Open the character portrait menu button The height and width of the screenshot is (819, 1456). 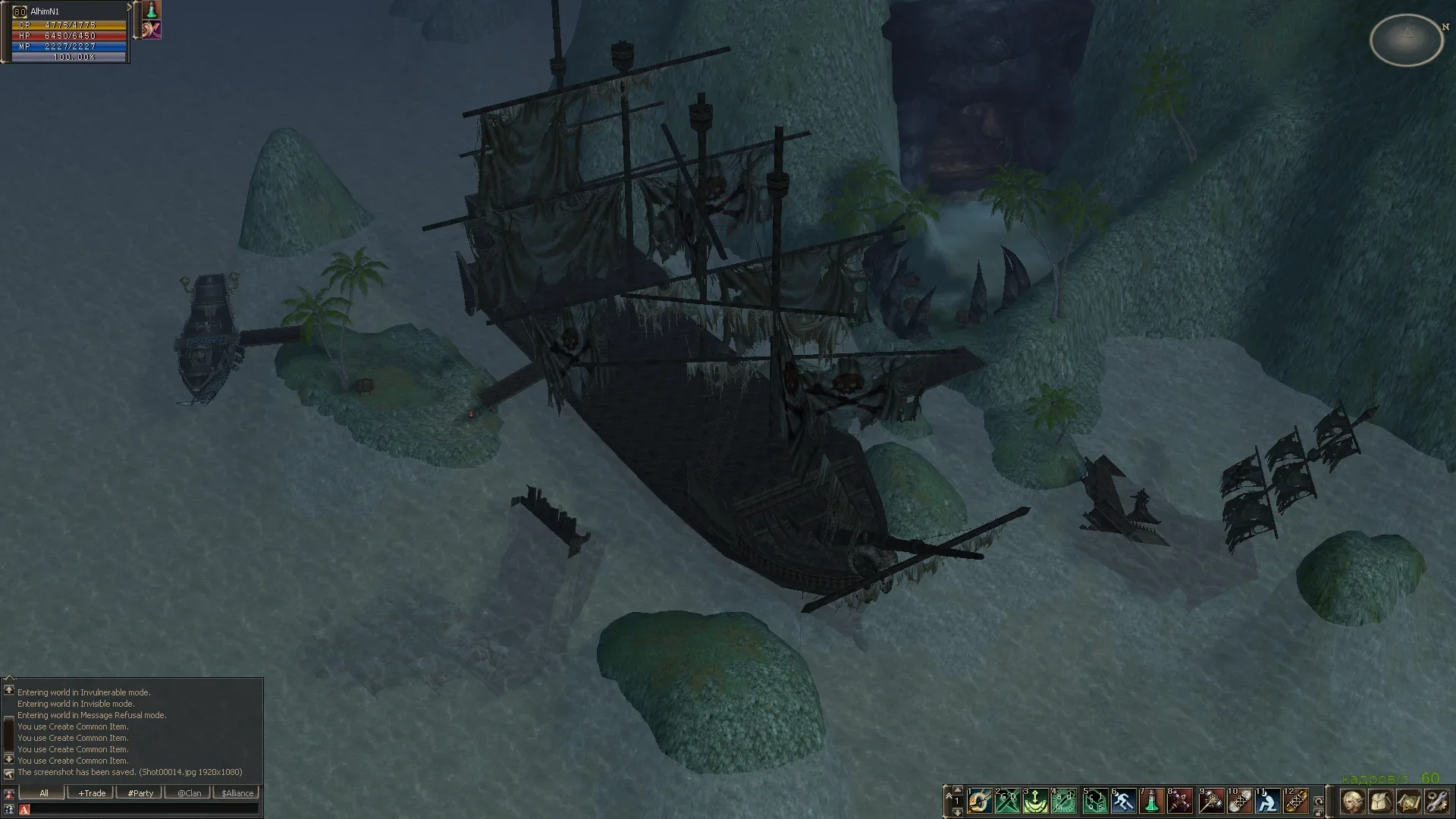pos(1351,802)
